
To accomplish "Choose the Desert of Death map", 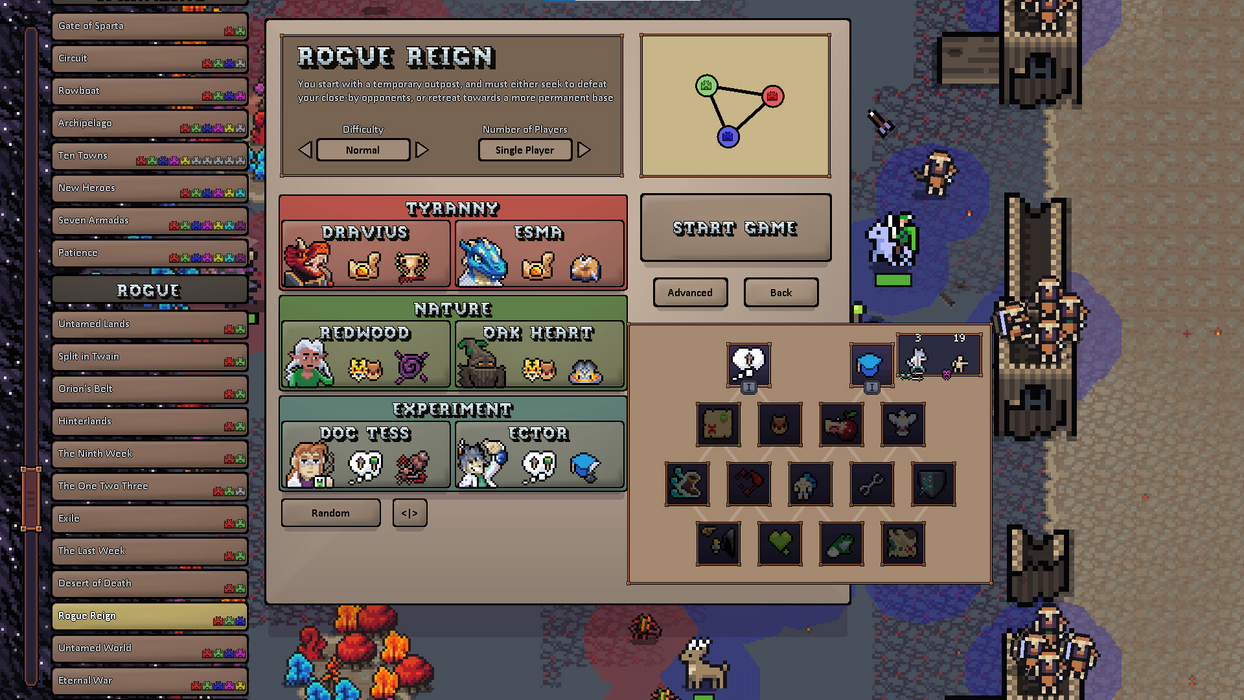I will coord(149,583).
